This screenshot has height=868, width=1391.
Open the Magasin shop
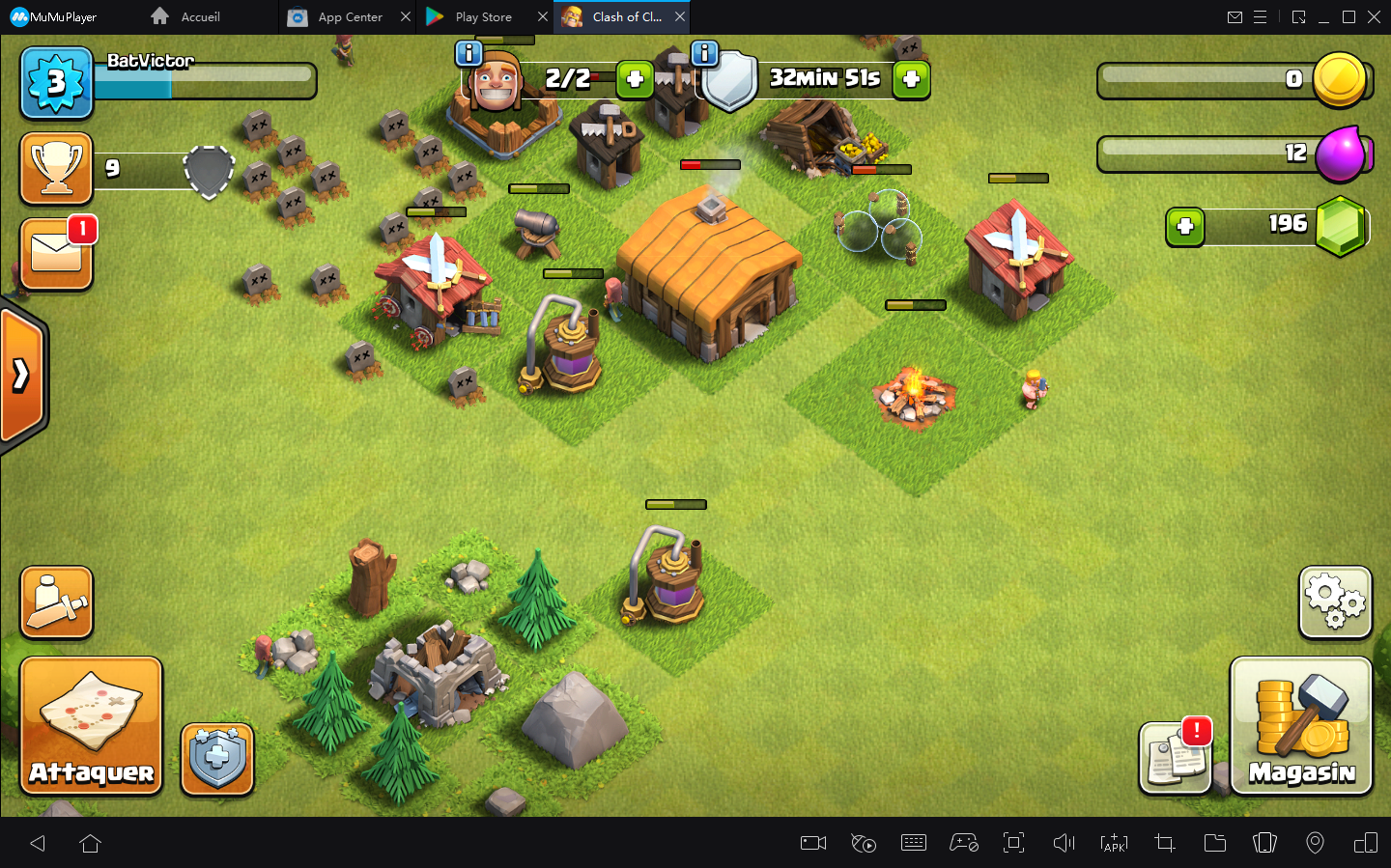1300,725
